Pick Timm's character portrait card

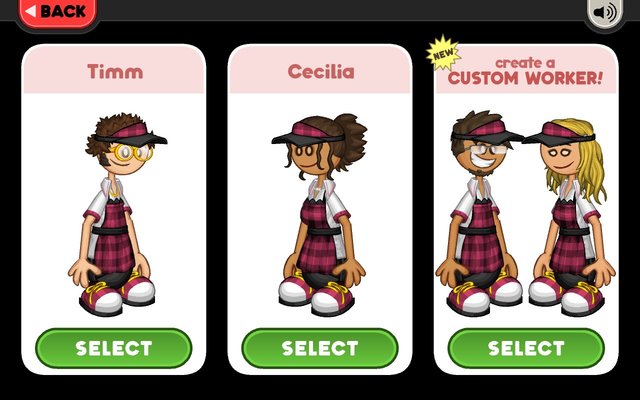point(113,210)
